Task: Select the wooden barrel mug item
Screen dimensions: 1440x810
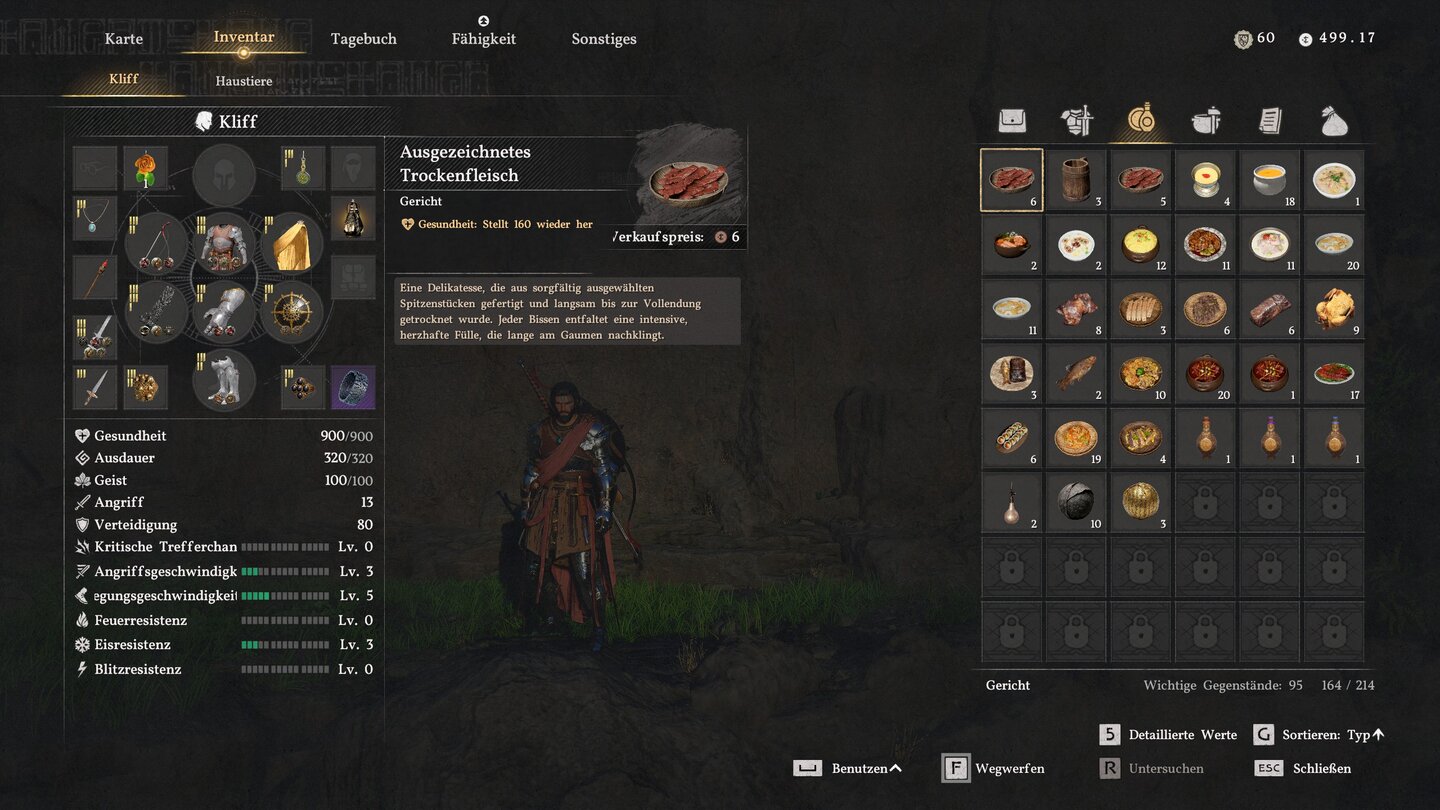Action: tap(1076, 180)
